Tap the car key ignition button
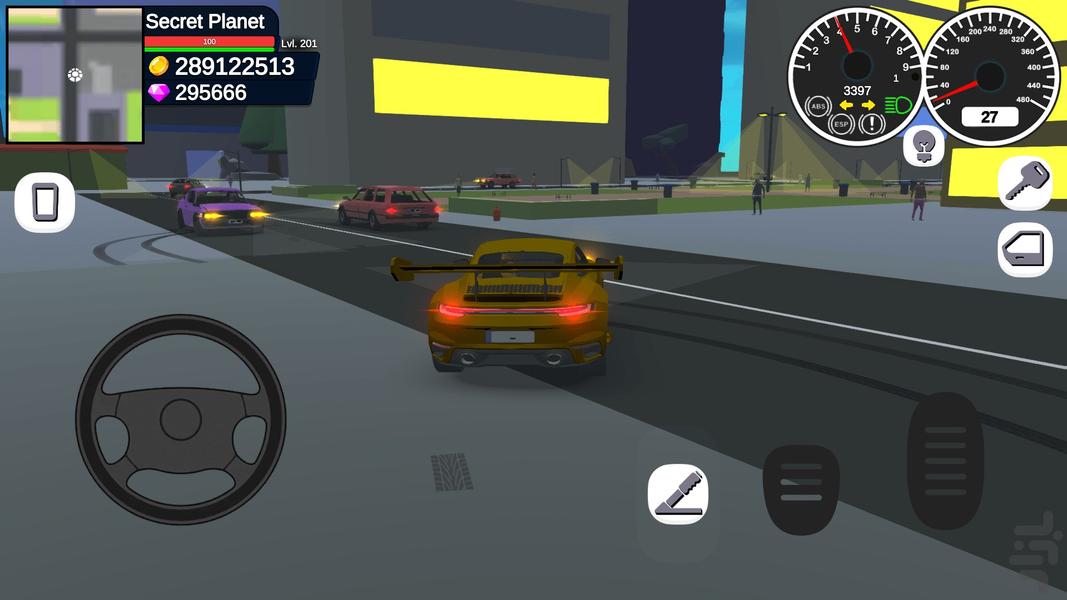 point(1025,182)
